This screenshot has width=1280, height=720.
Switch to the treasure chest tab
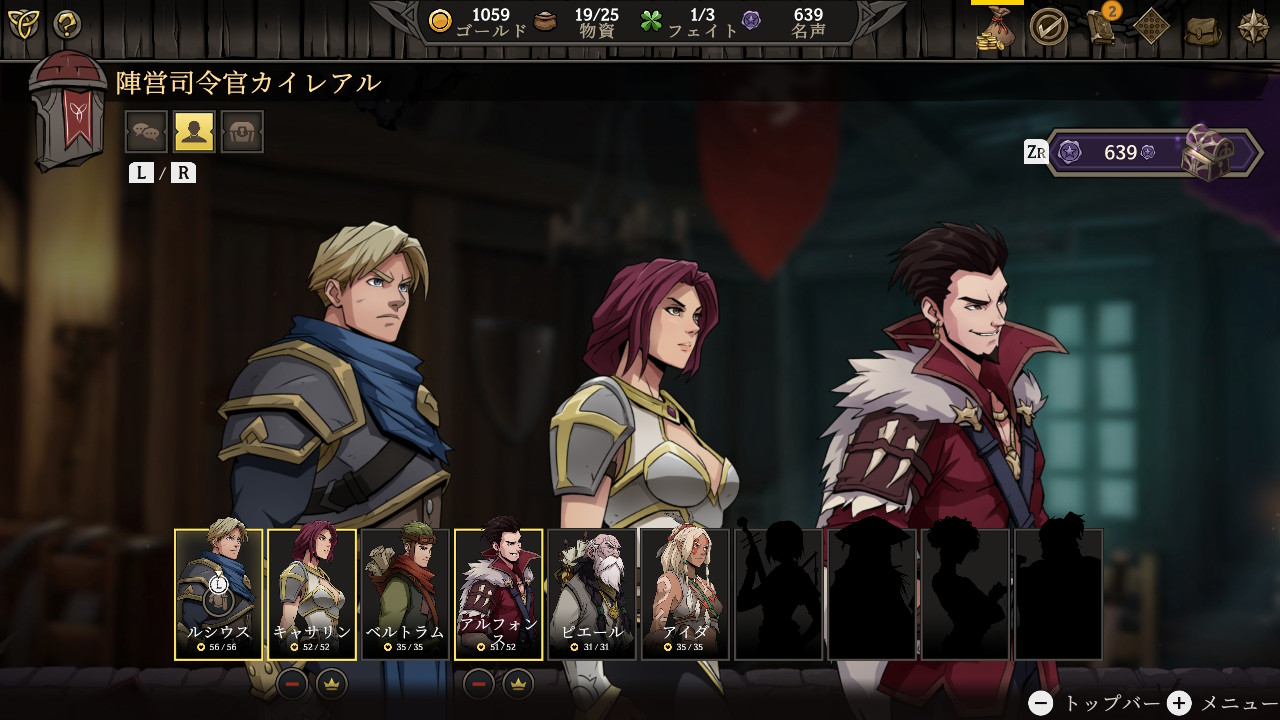242,131
